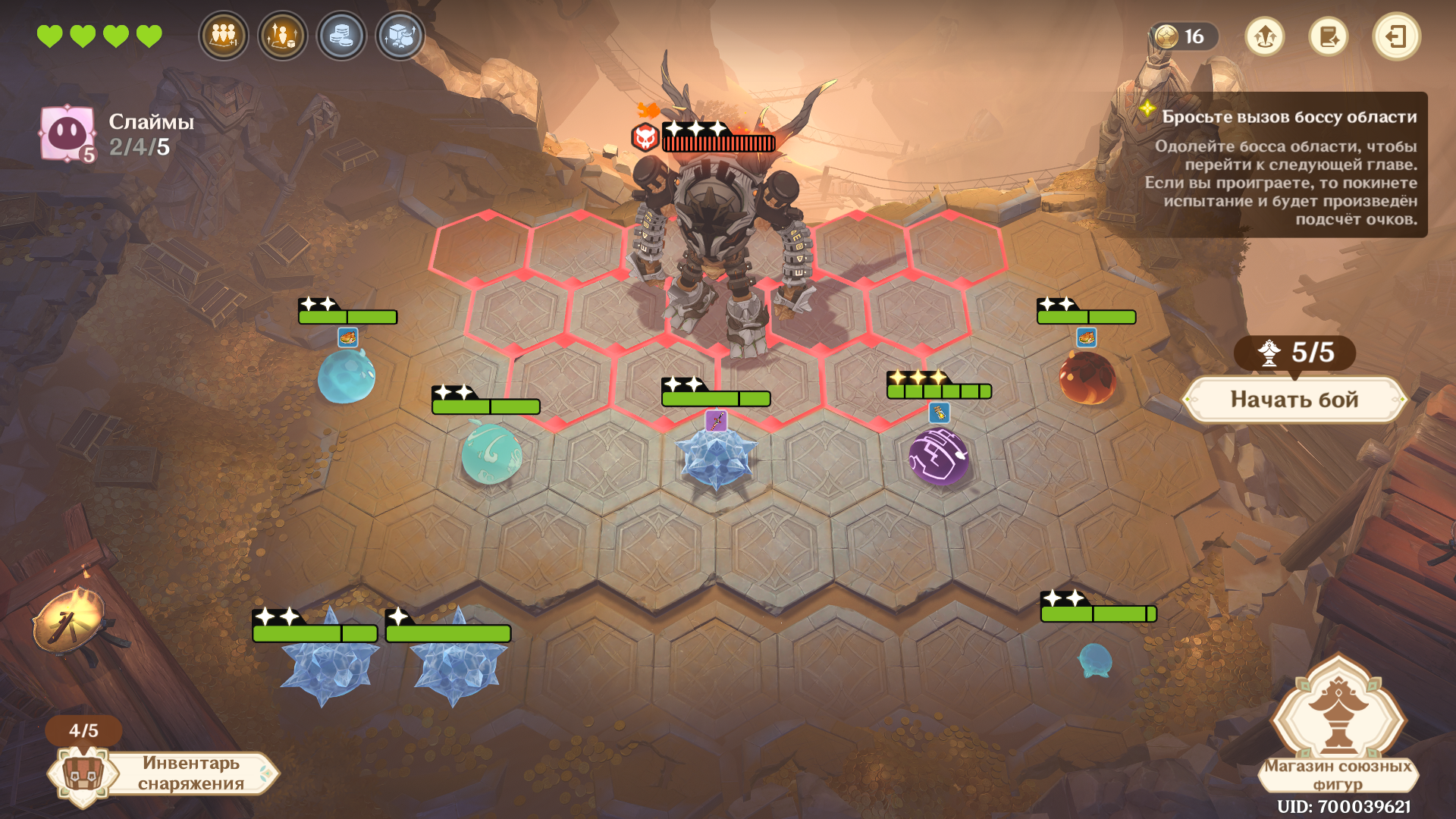Select the purple electro slime unit
This screenshot has height=819, width=1456.
(x=939, y=457)
